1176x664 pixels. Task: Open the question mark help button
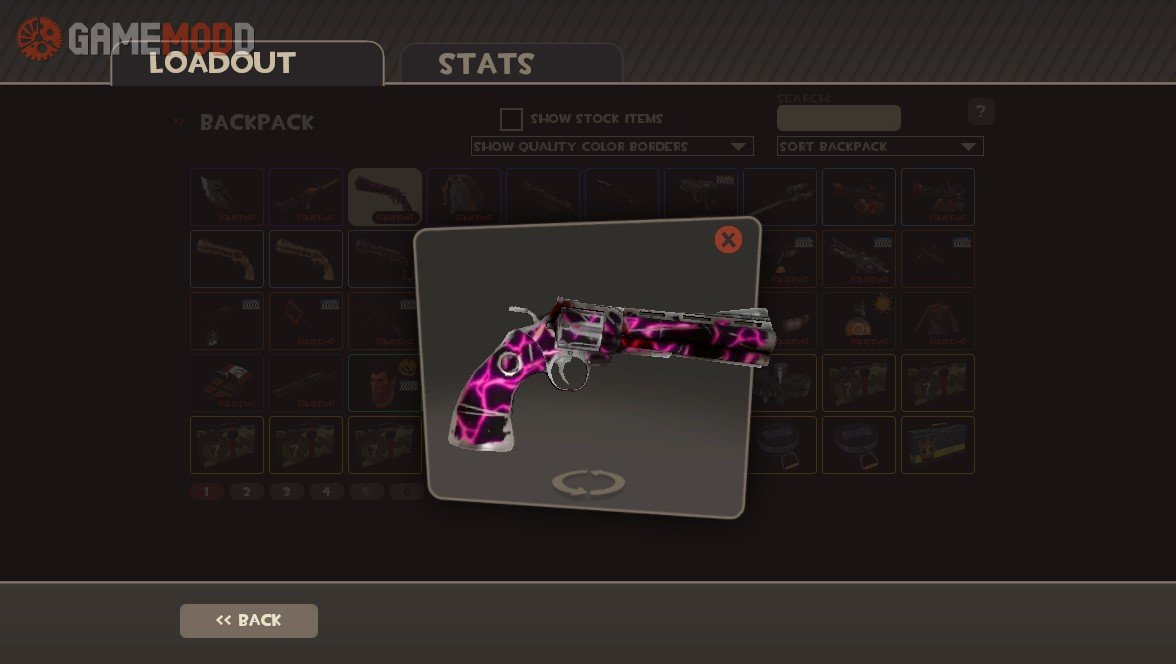click(981, 111)
